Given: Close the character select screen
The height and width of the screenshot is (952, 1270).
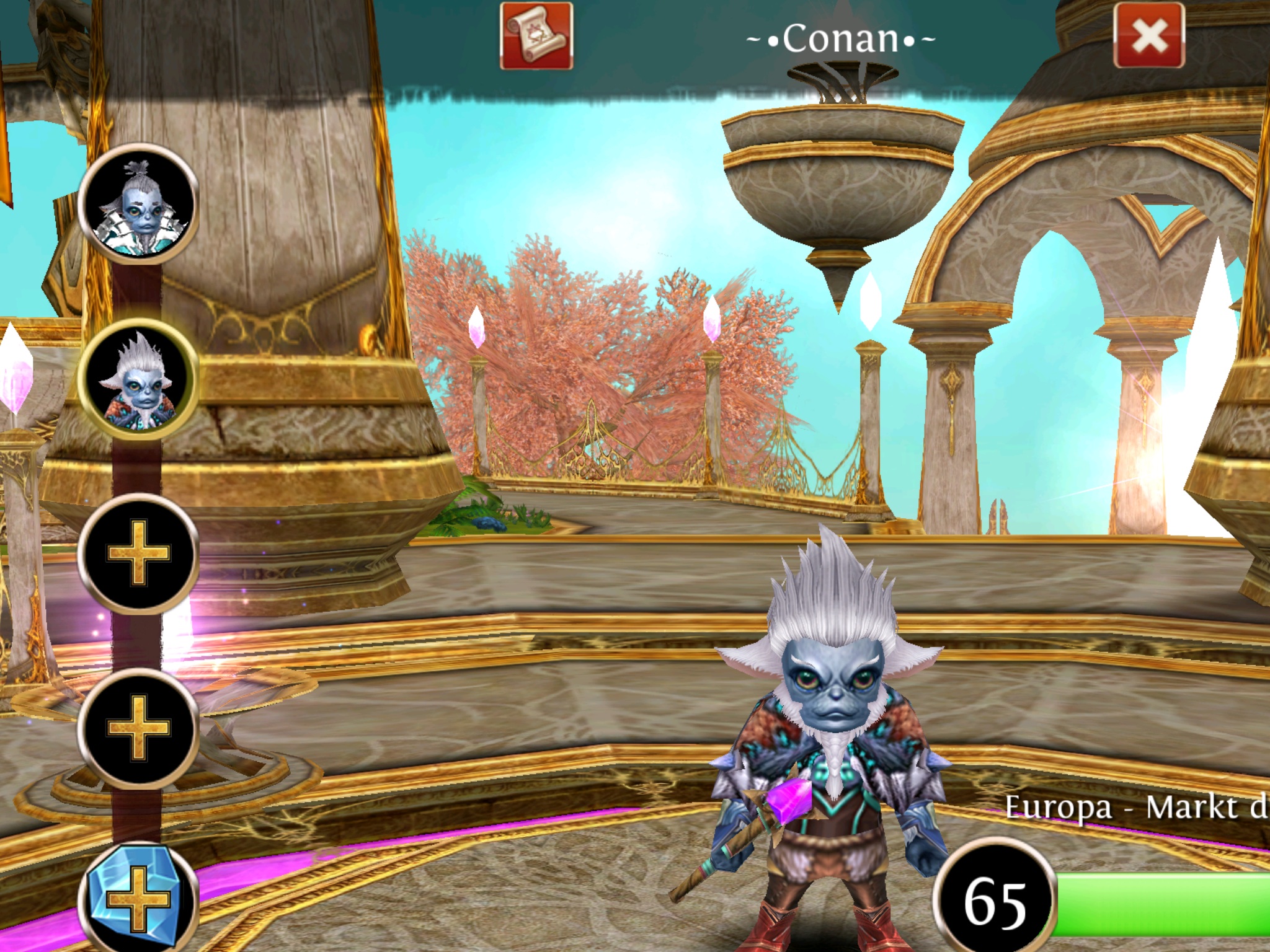Looking at the screenshot, I should (1149, 36).
